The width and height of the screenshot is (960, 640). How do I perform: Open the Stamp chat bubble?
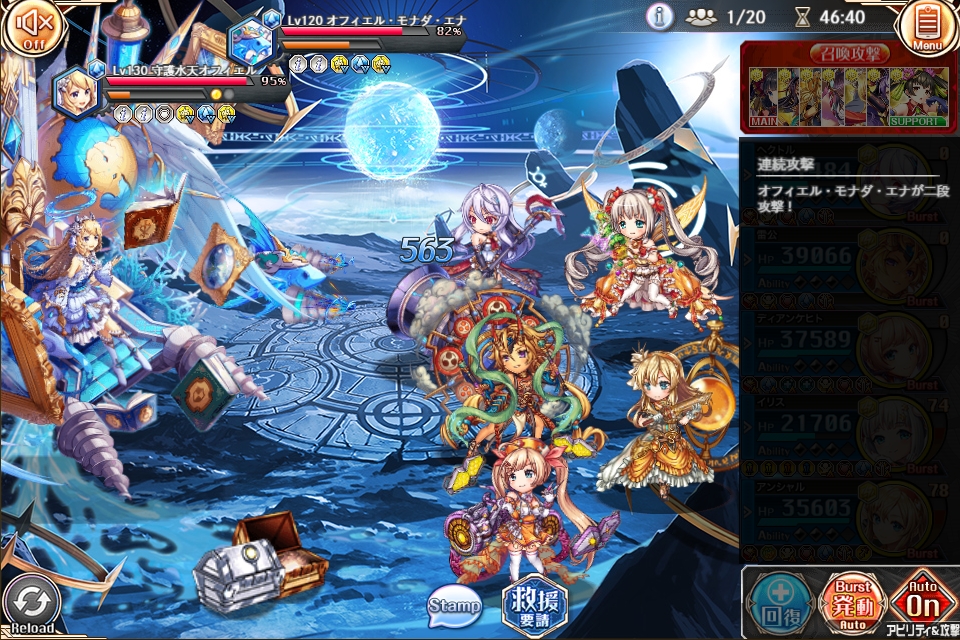[x=455, y=605]
